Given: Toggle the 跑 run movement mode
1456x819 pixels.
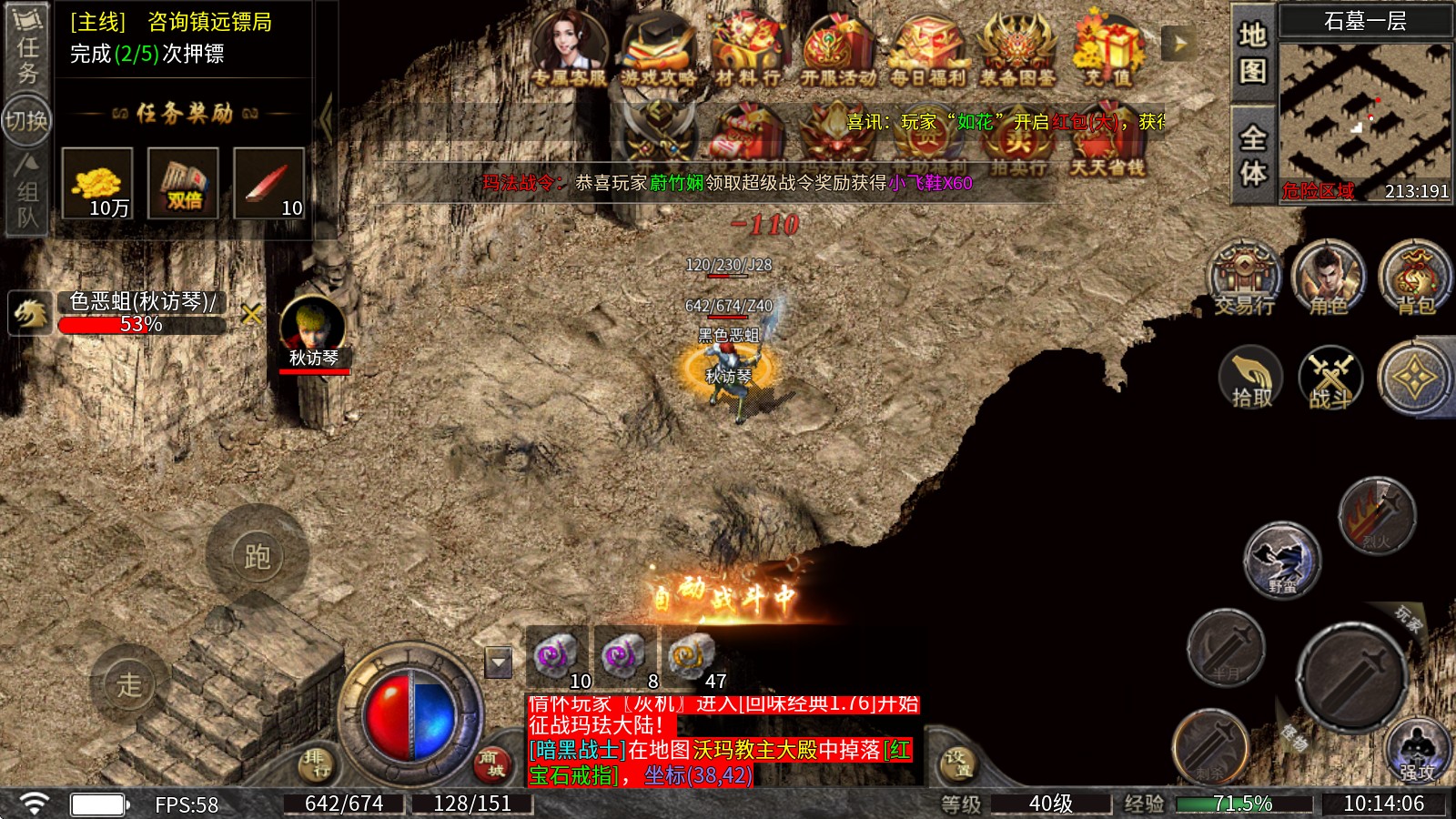Looking at the screenshot, I should tap(258, 558).
